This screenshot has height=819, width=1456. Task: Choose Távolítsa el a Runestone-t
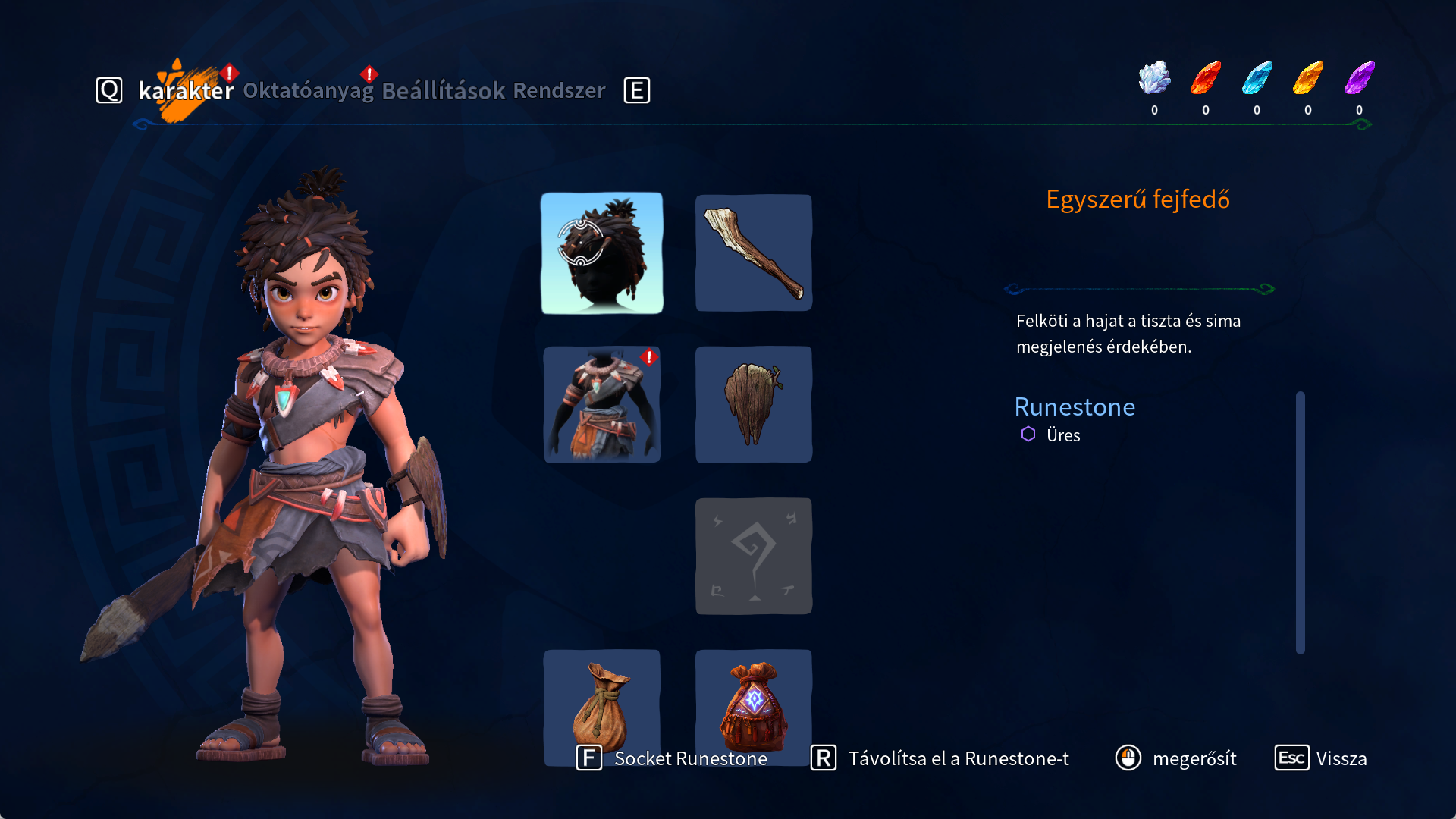[x=940, y=758]
